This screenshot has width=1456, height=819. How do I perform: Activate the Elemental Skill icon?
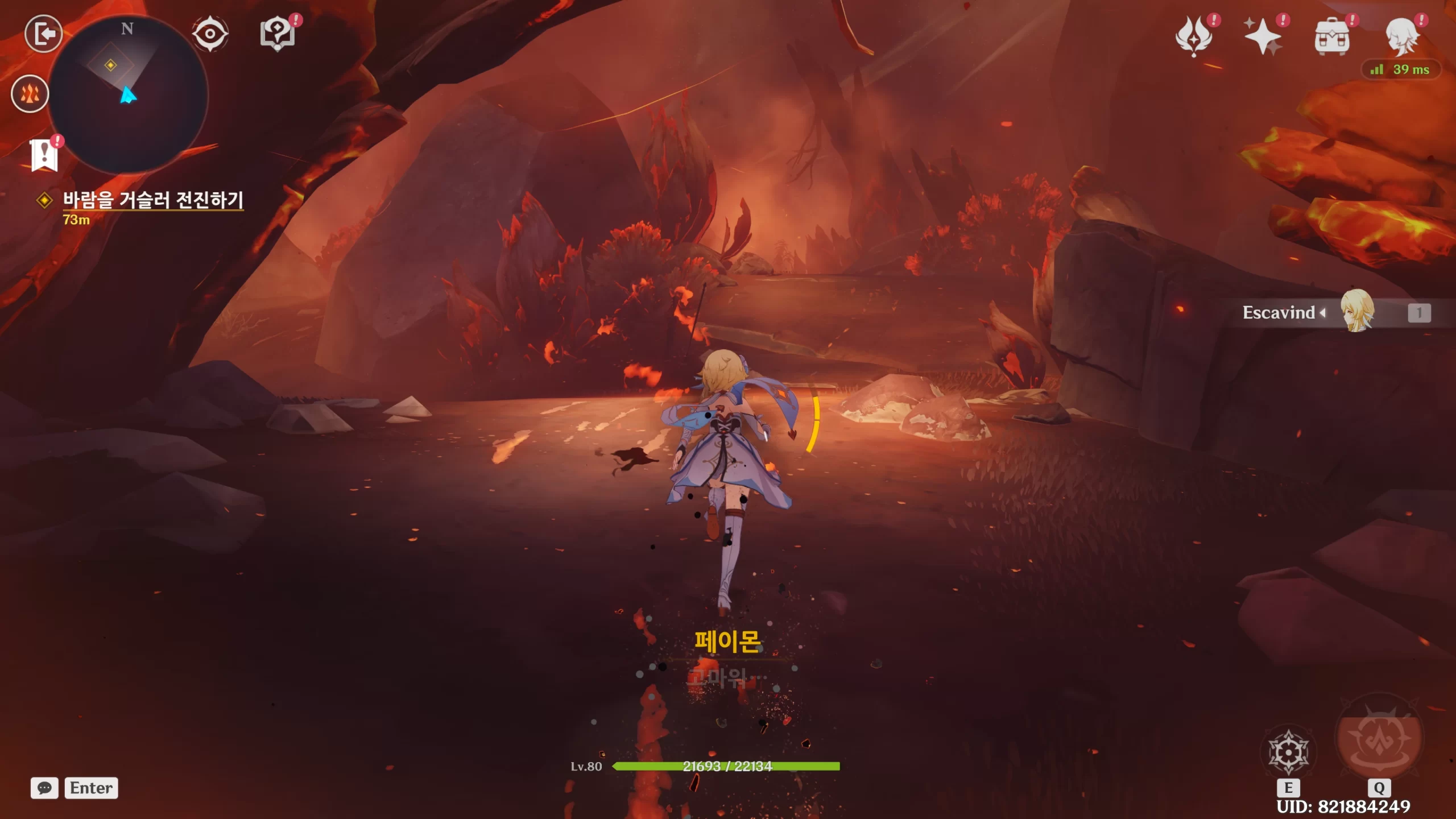[x=1288, y=752]
